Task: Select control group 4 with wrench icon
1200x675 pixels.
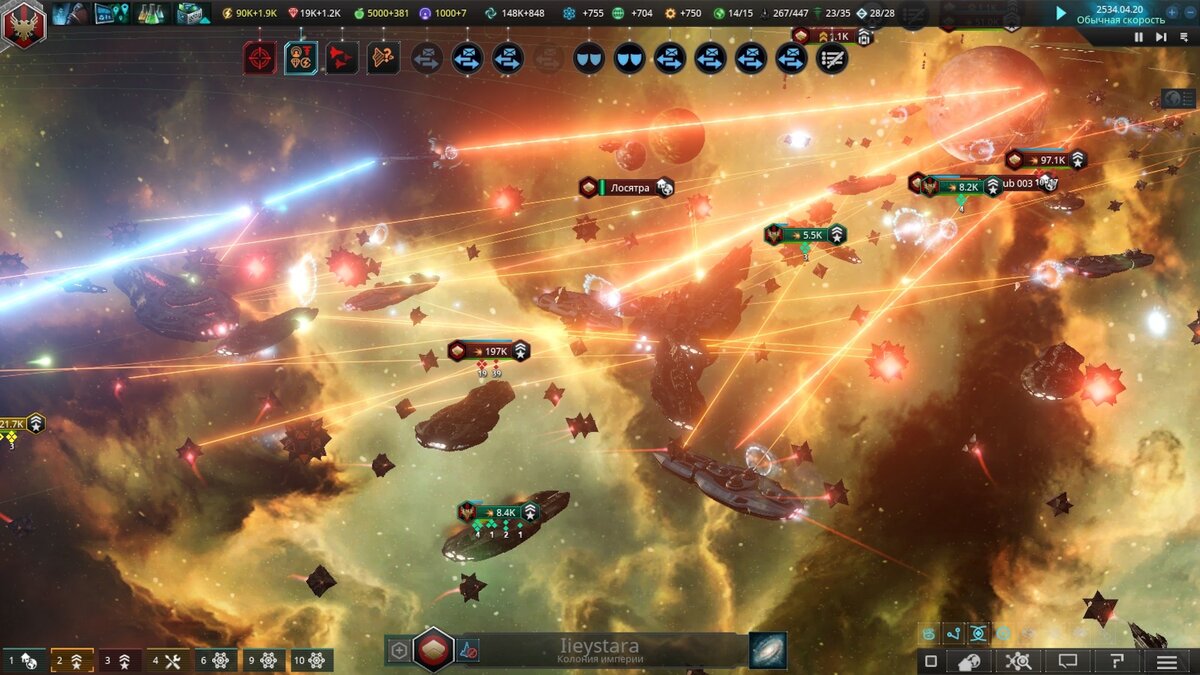Action: [x=167, y=661]
